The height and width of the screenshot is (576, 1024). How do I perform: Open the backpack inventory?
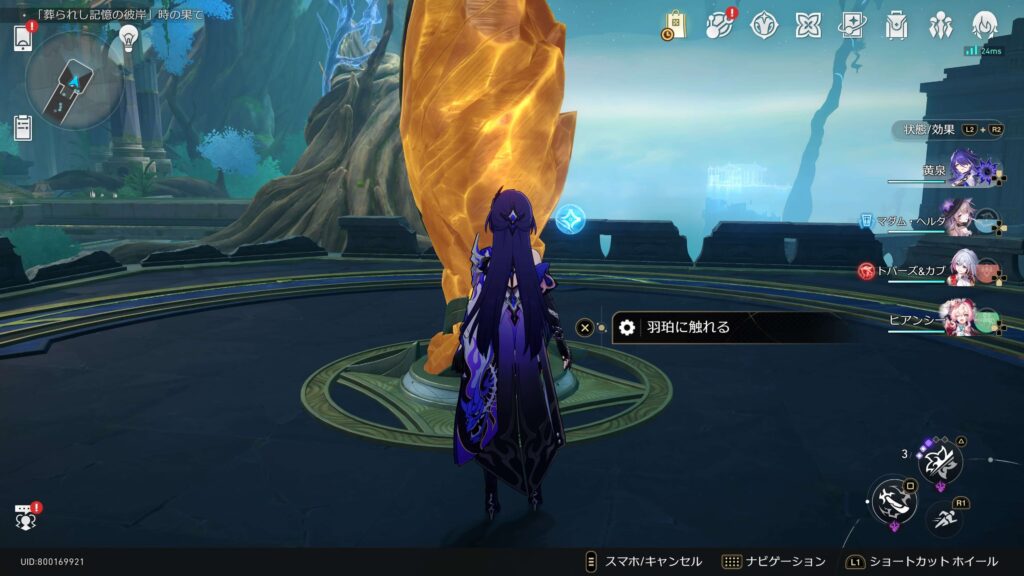(x=896, y=25)
